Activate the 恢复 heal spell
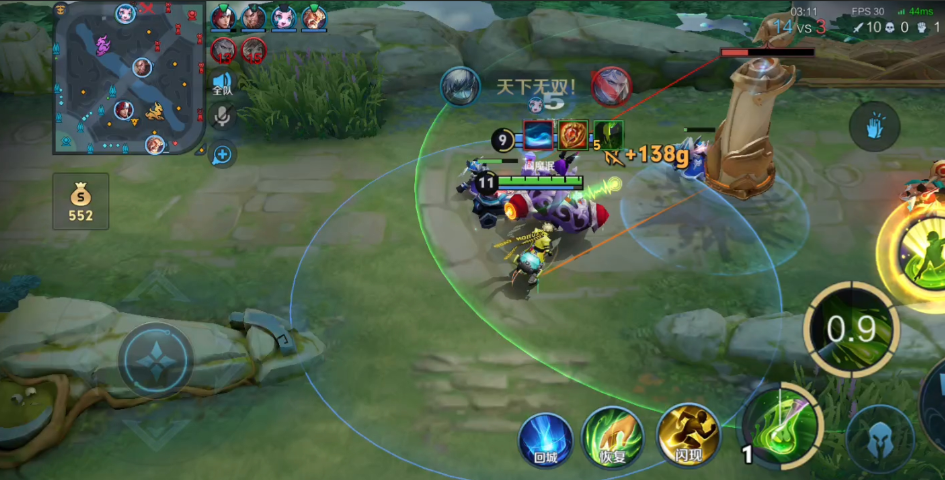 pyautogui.click(x=612, y=436)
